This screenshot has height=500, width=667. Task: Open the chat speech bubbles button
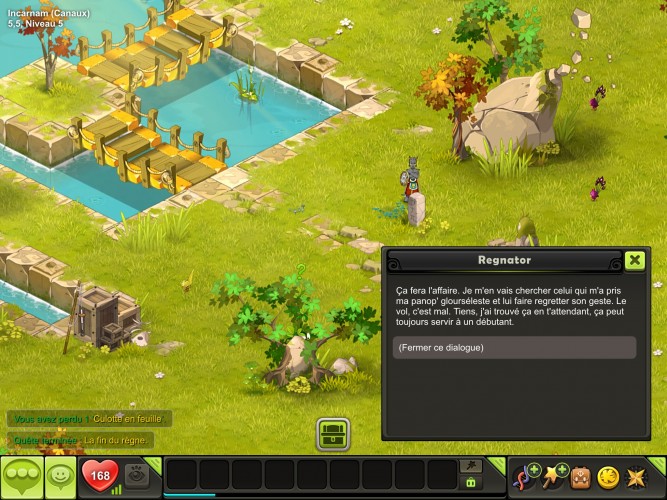[x=22, y=476]
